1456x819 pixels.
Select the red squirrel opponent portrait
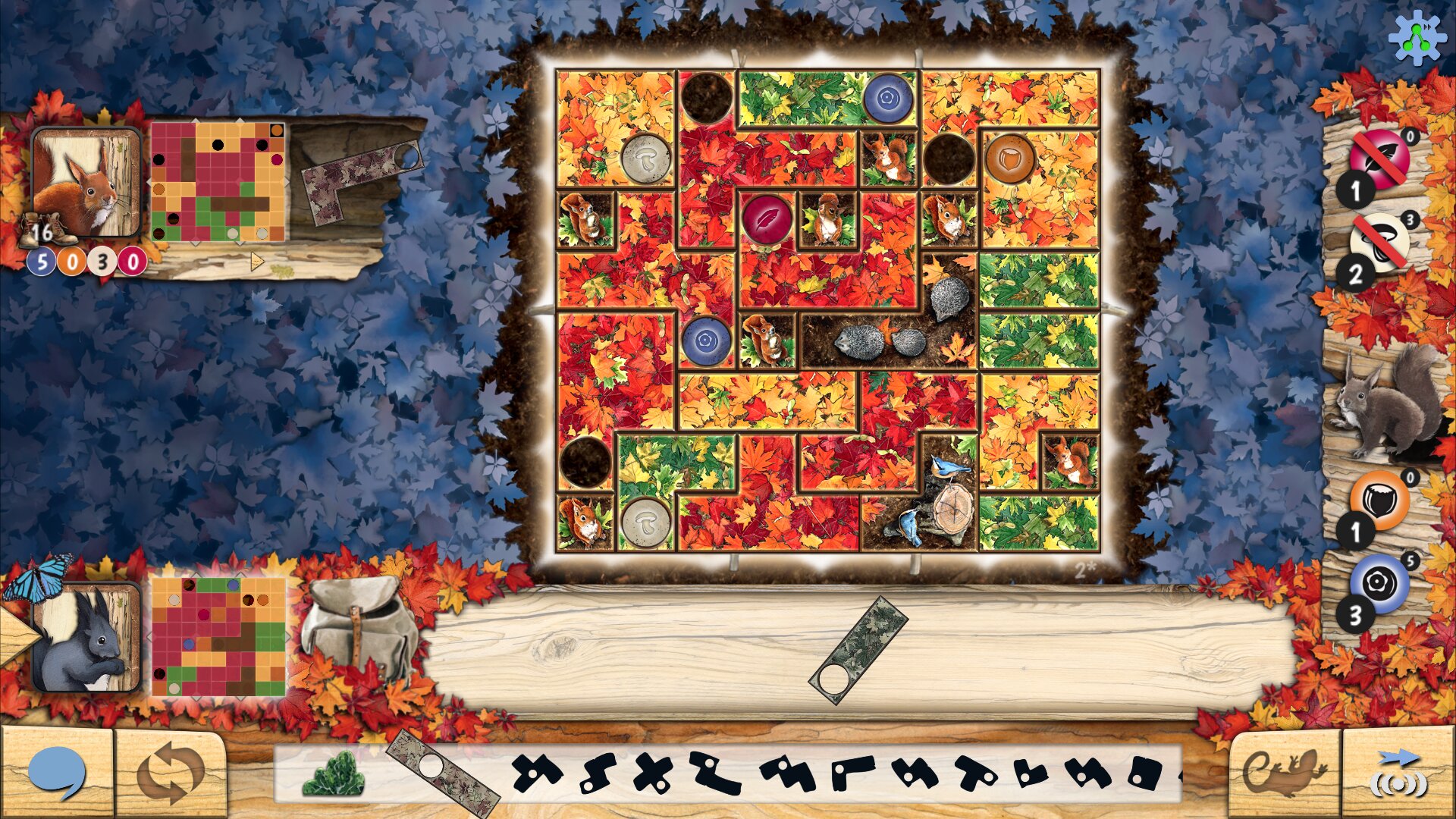point(86,183)
